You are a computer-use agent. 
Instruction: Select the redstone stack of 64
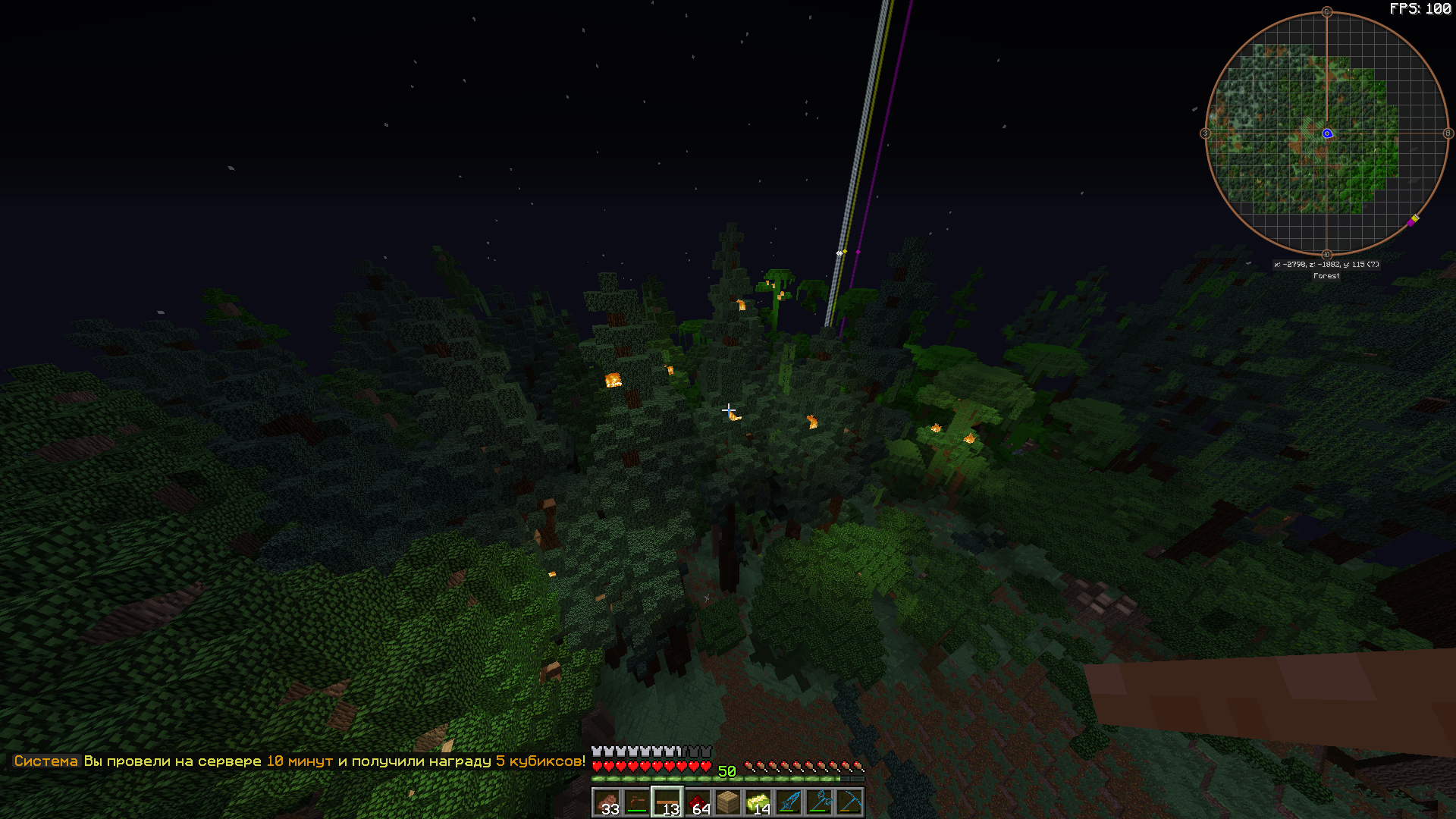[698, 802]
